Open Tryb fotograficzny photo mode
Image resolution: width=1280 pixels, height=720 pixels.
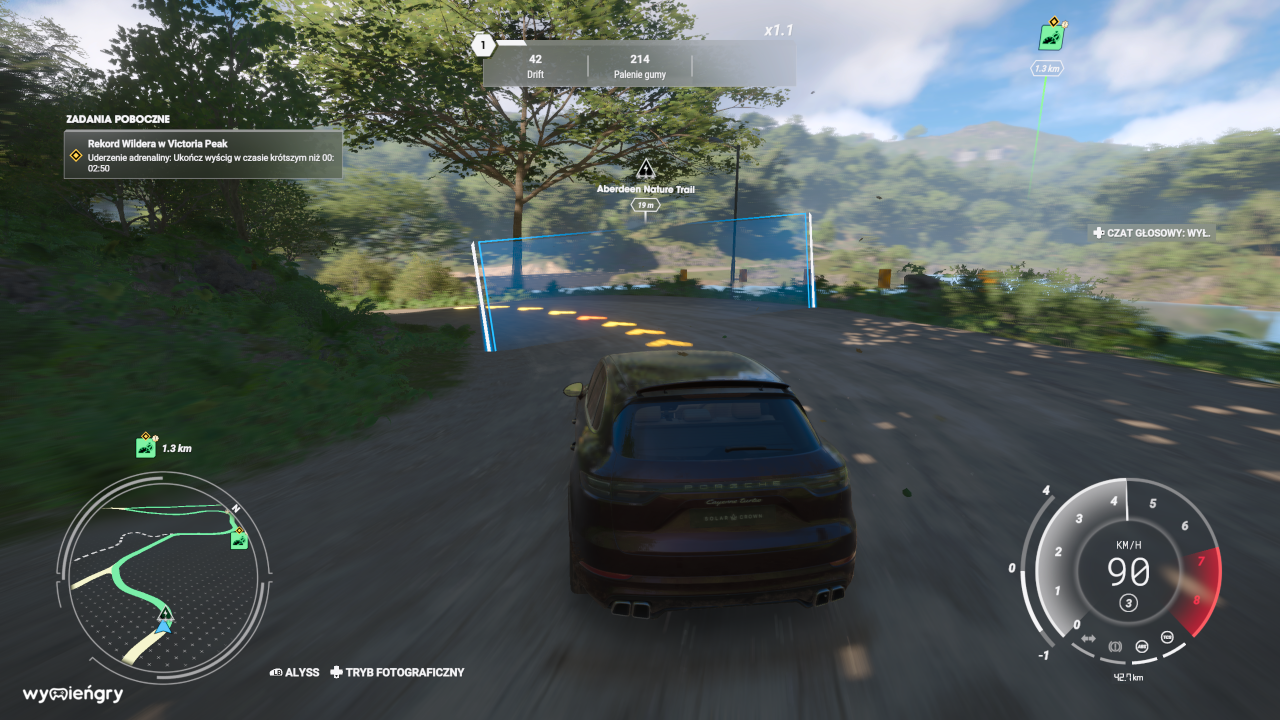[398, 673]
